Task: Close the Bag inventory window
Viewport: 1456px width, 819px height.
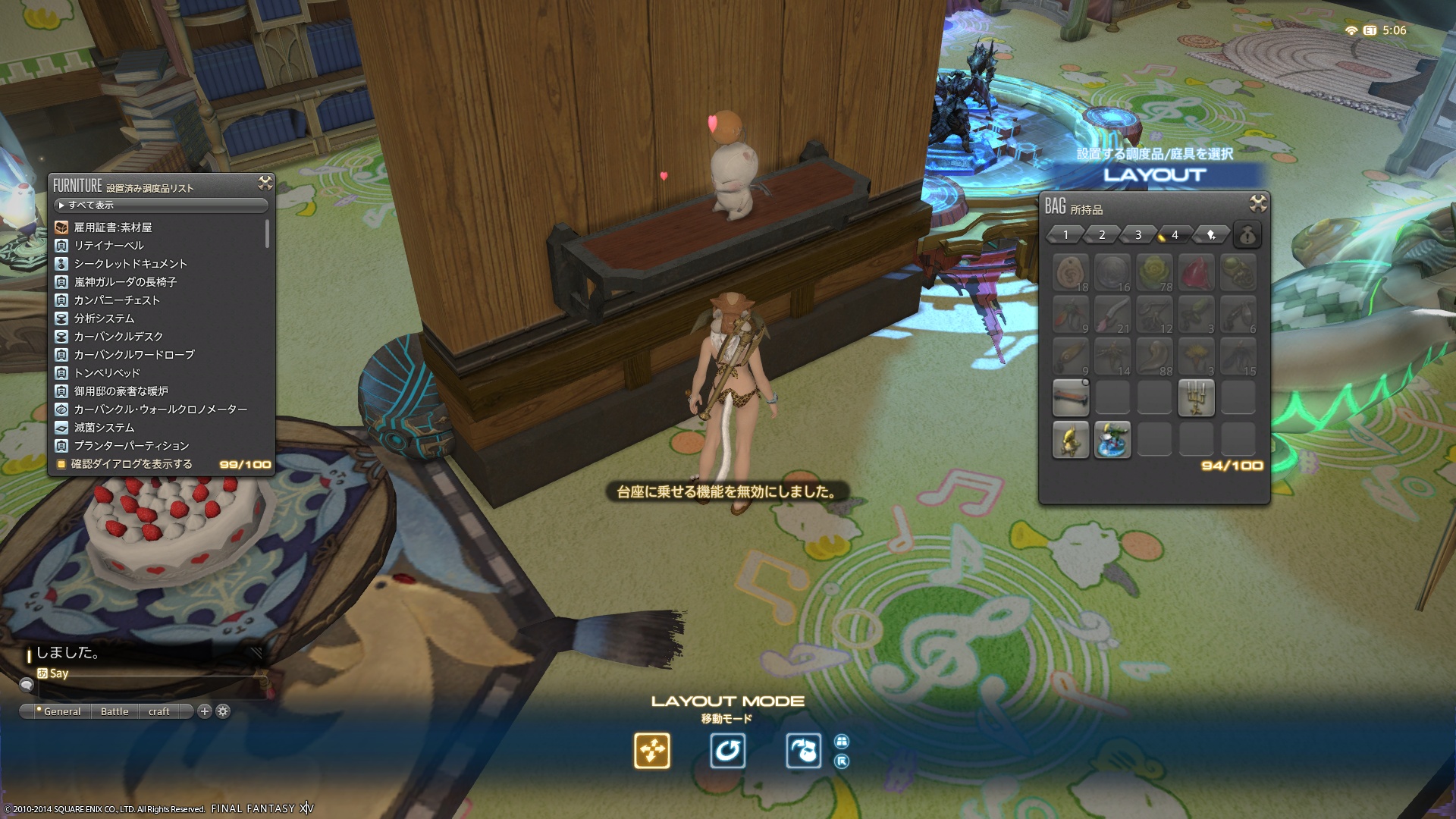Action: (1257, 203)
